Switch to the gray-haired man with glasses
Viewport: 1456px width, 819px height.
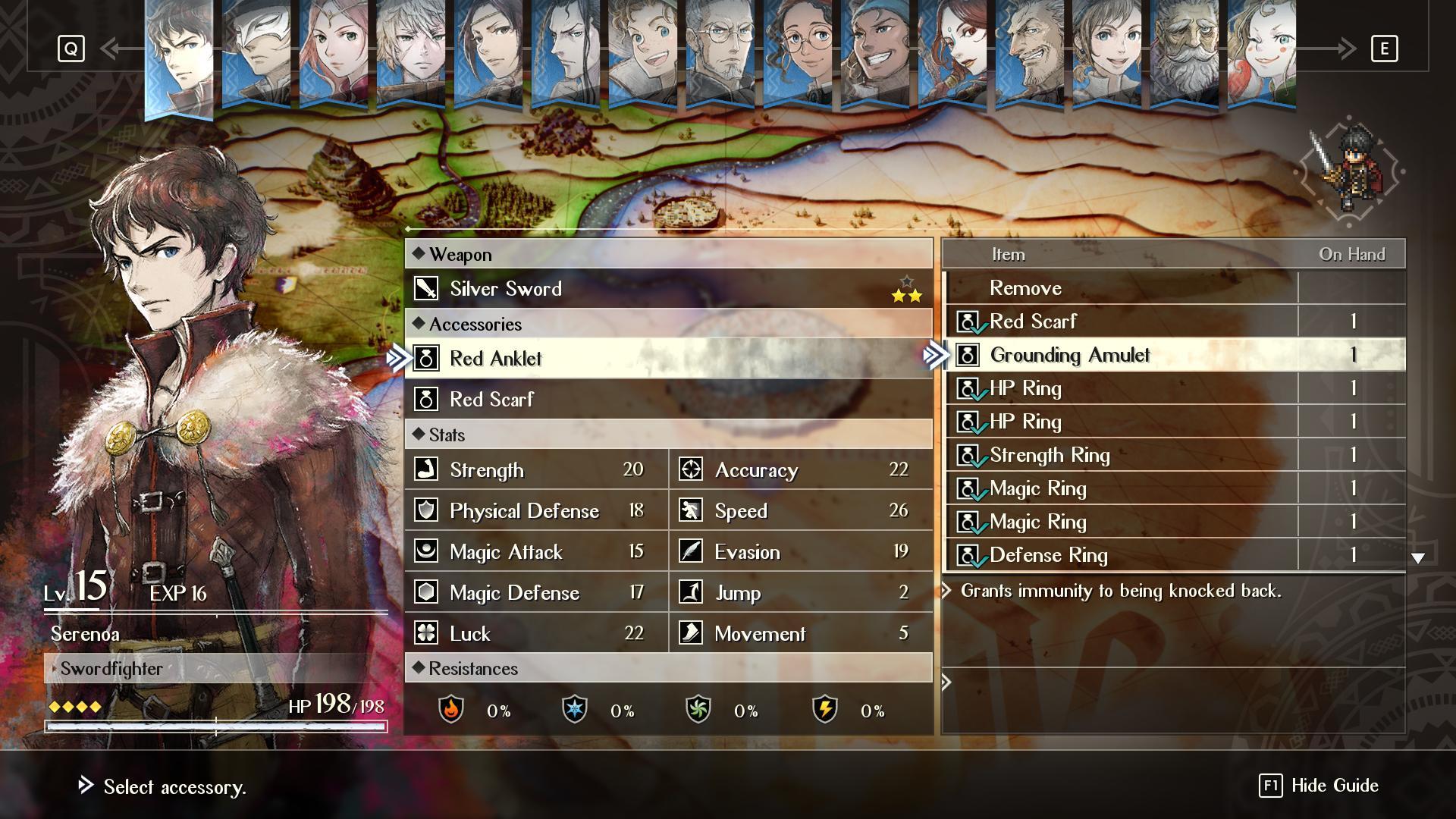pyautogui.click(x=720, y=53)
